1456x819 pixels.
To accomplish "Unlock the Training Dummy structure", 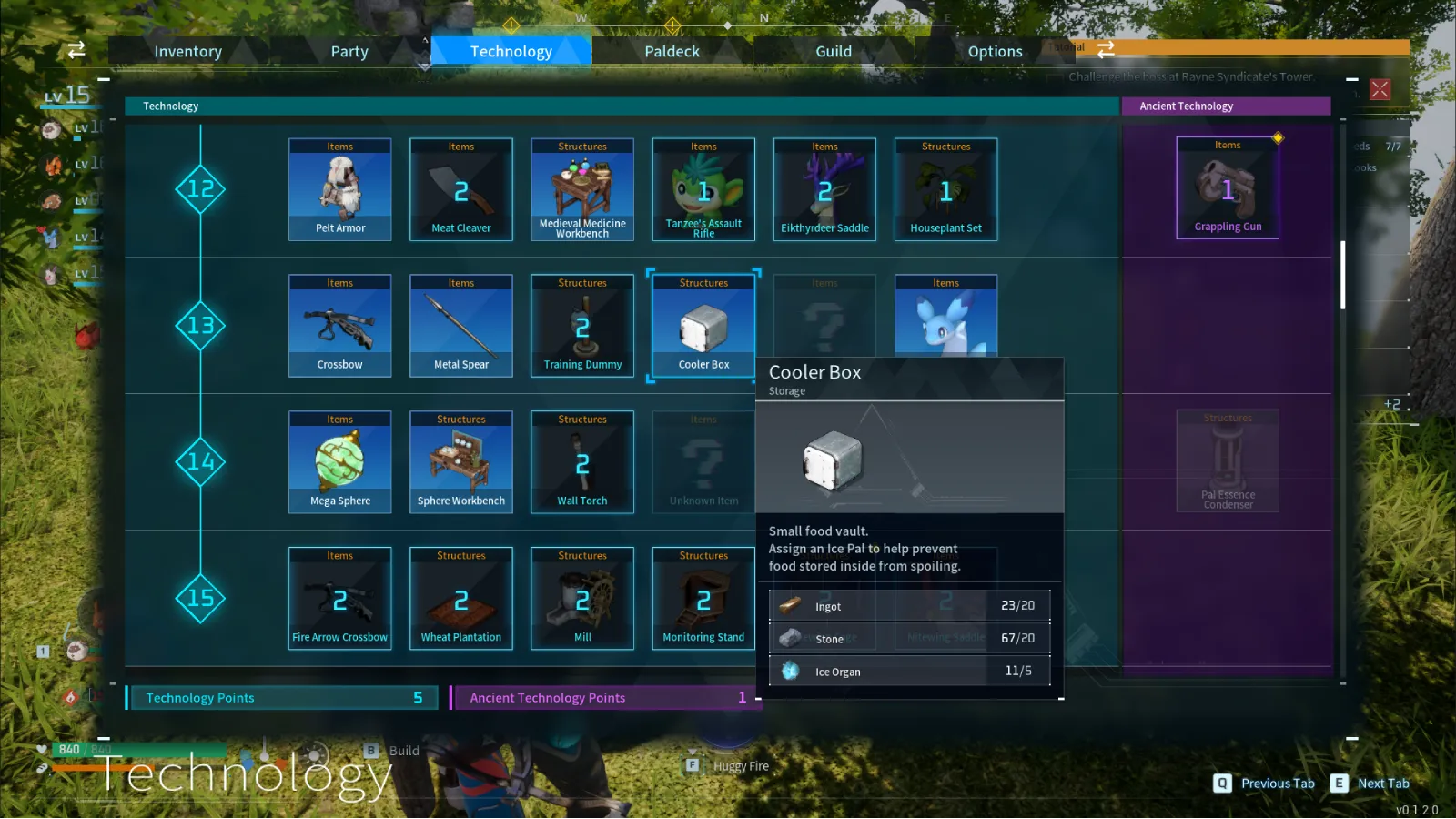I will [582, 326].
